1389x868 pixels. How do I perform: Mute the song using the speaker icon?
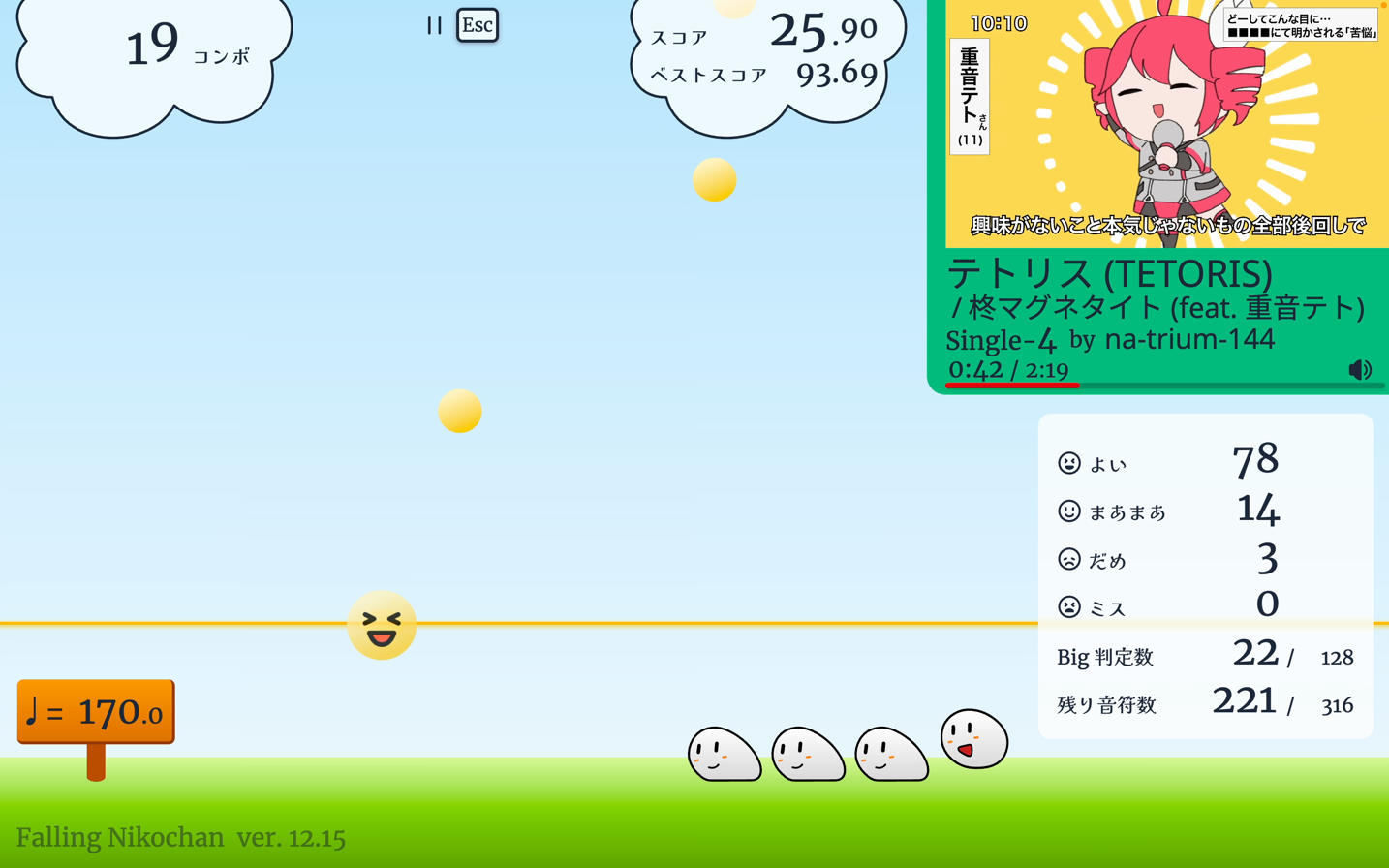tap(1362, 369)
